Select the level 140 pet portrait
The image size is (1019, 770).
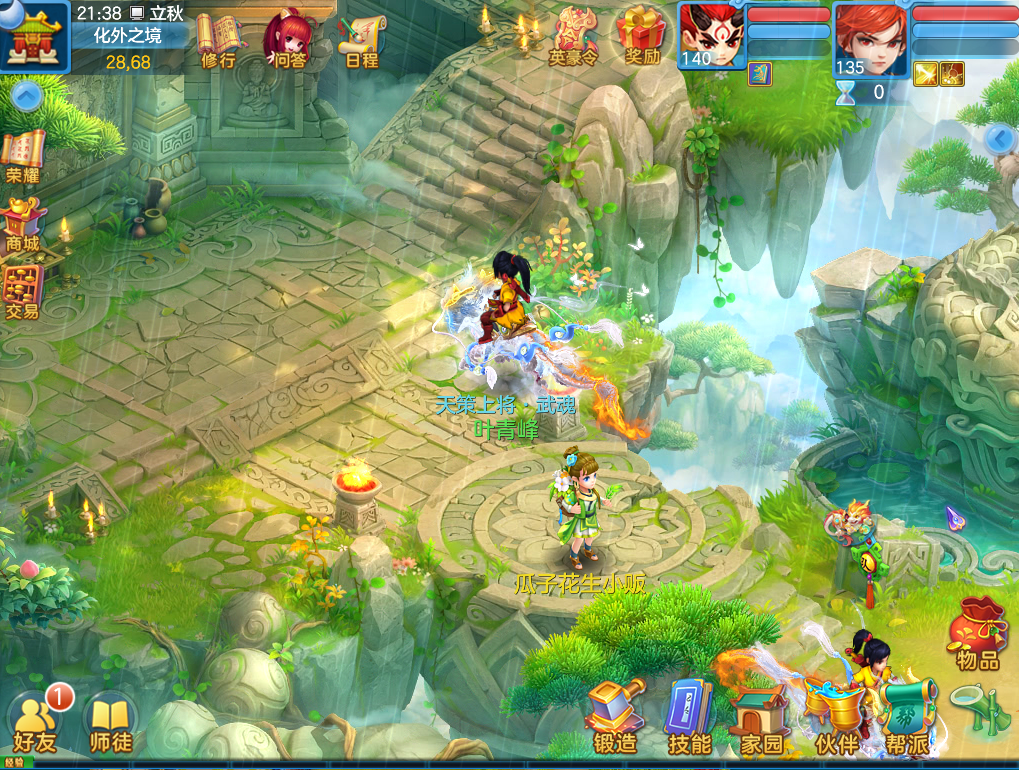712,35
